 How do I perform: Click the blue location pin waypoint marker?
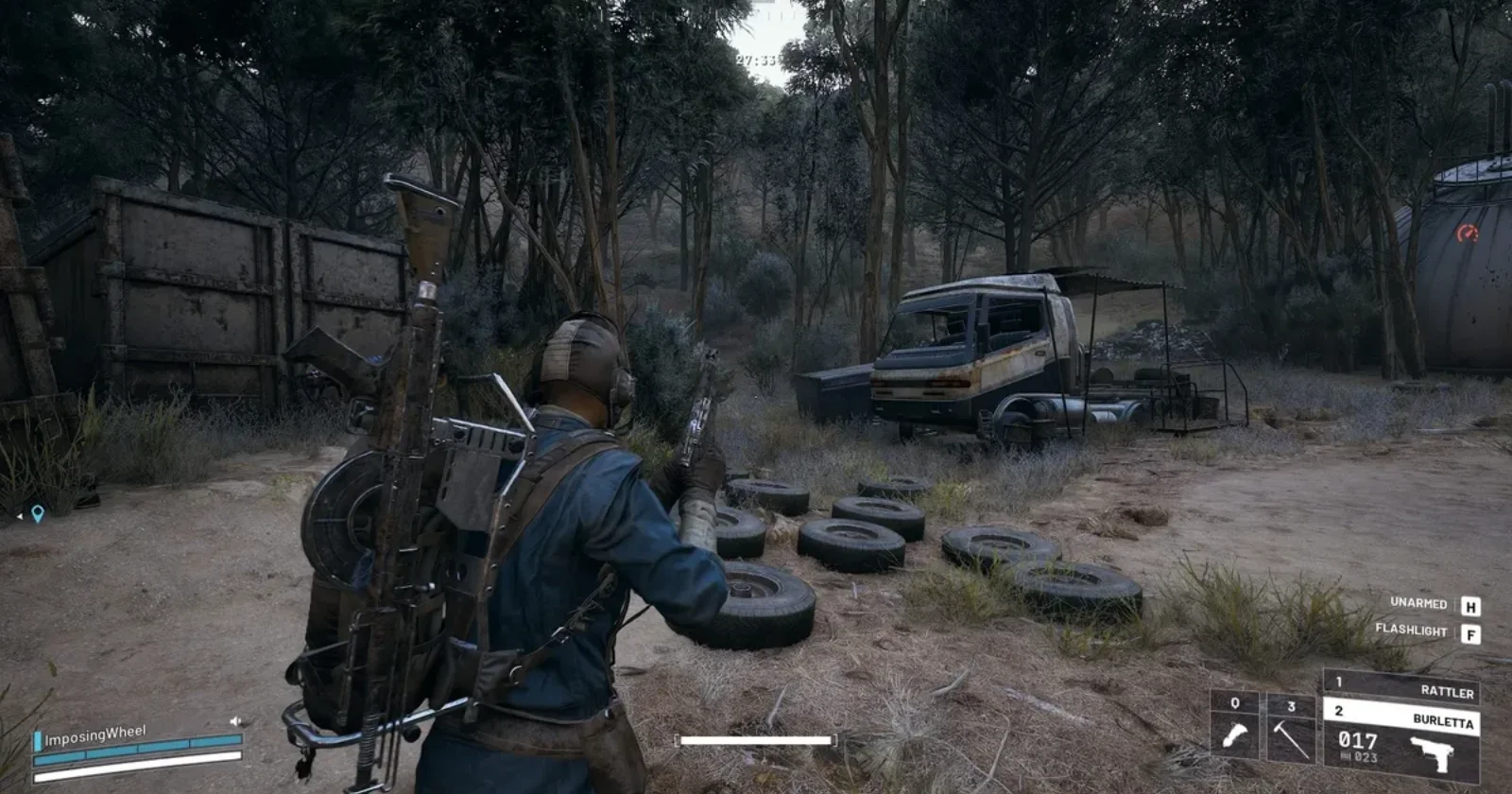pos(38,514)
